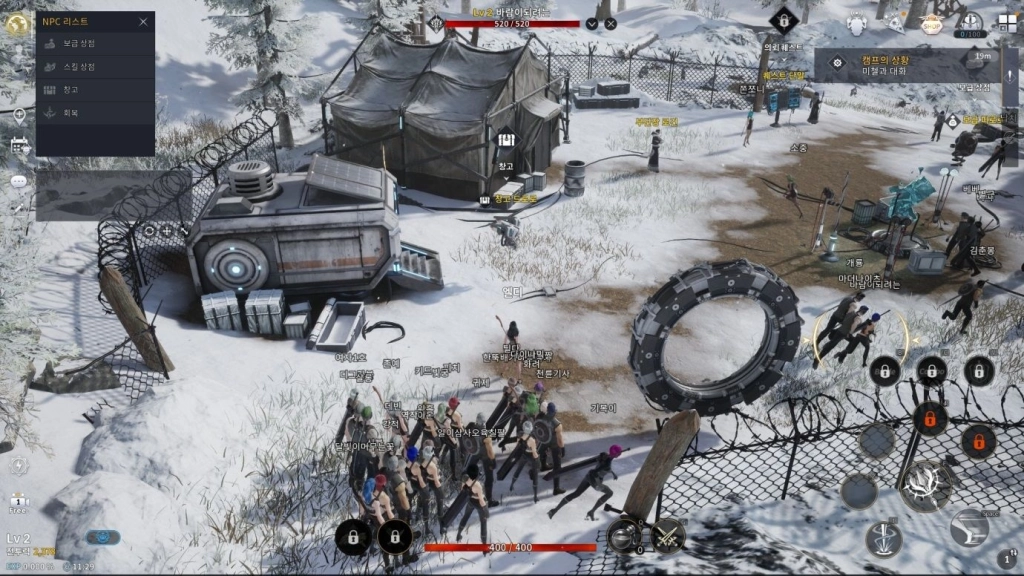Image resolution: width=1024 pixels, height=576 pixels.
Task: Select the 캠프의 상황 quest tracker
Action: [905, 65]
